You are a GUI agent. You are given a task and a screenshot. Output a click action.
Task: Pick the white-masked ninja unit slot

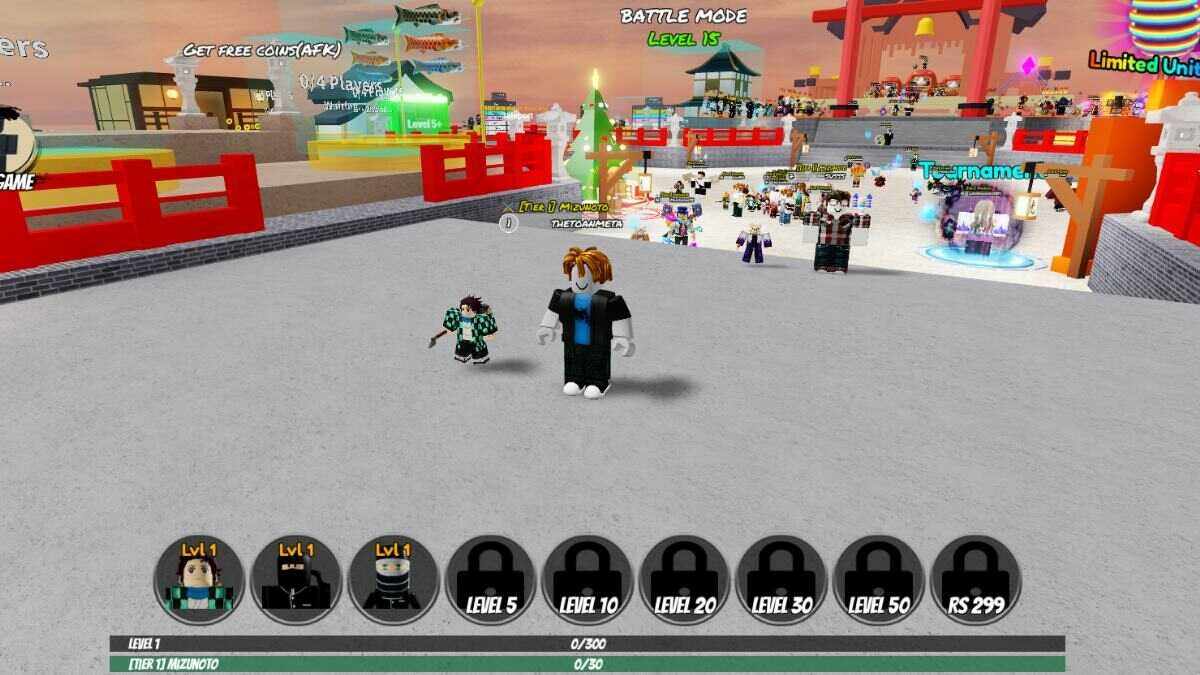pos(393,580)
